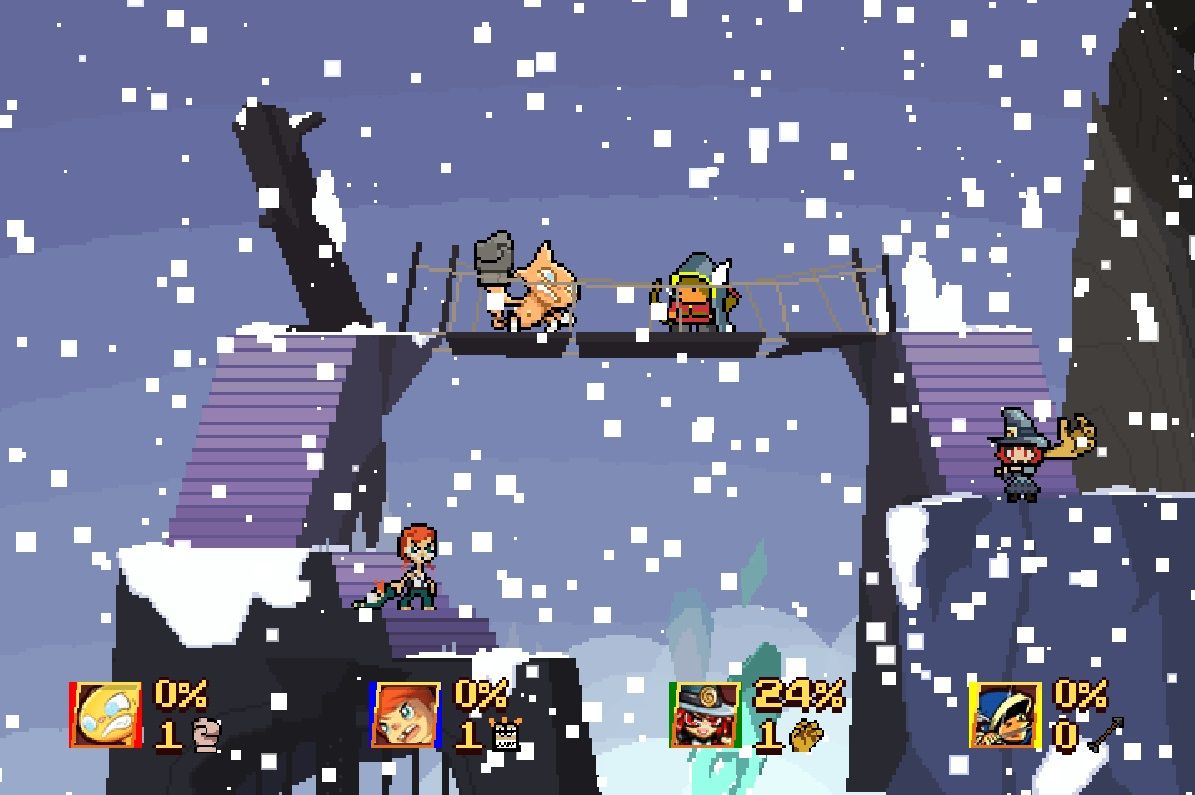Select the blue-hooded archer portrait

click(1004, 715)
